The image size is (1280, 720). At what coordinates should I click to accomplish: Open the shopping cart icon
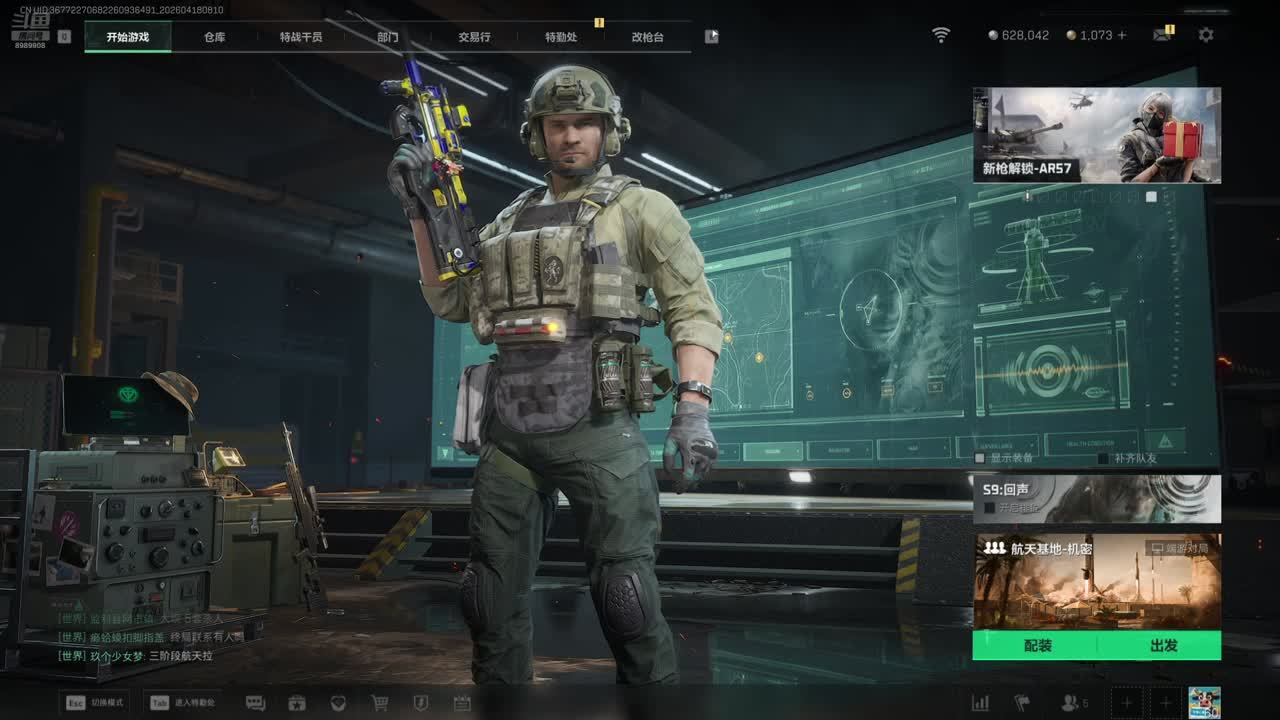click(380, 703)
